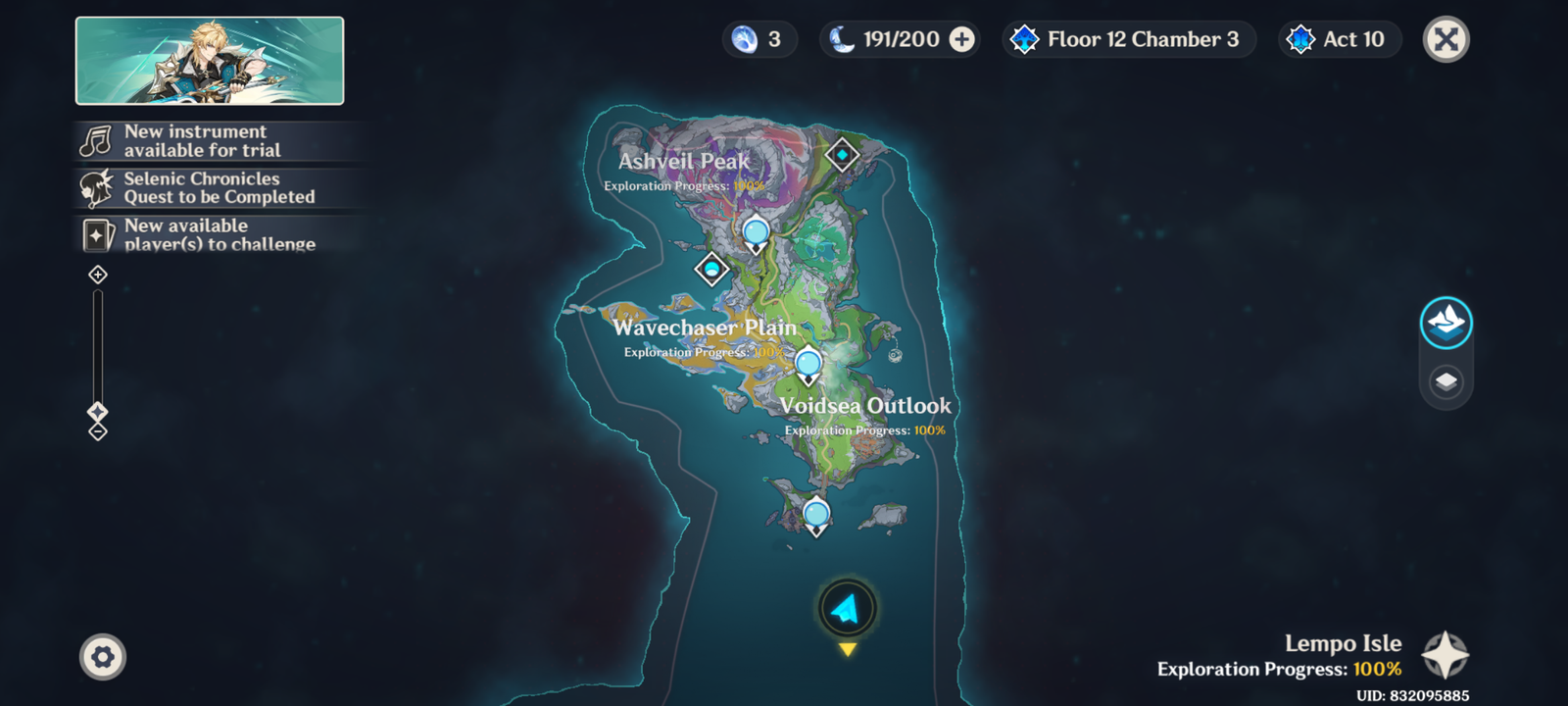Open the map settings gear
The image size is (1568, 706).
click(x=103, y=657)
